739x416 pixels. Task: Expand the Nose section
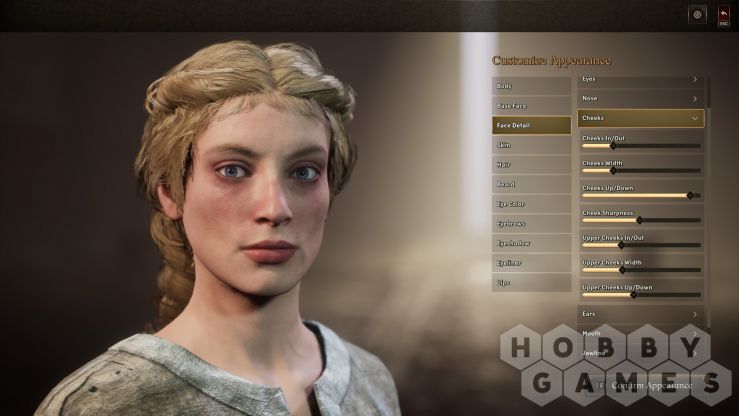[640, 98]
